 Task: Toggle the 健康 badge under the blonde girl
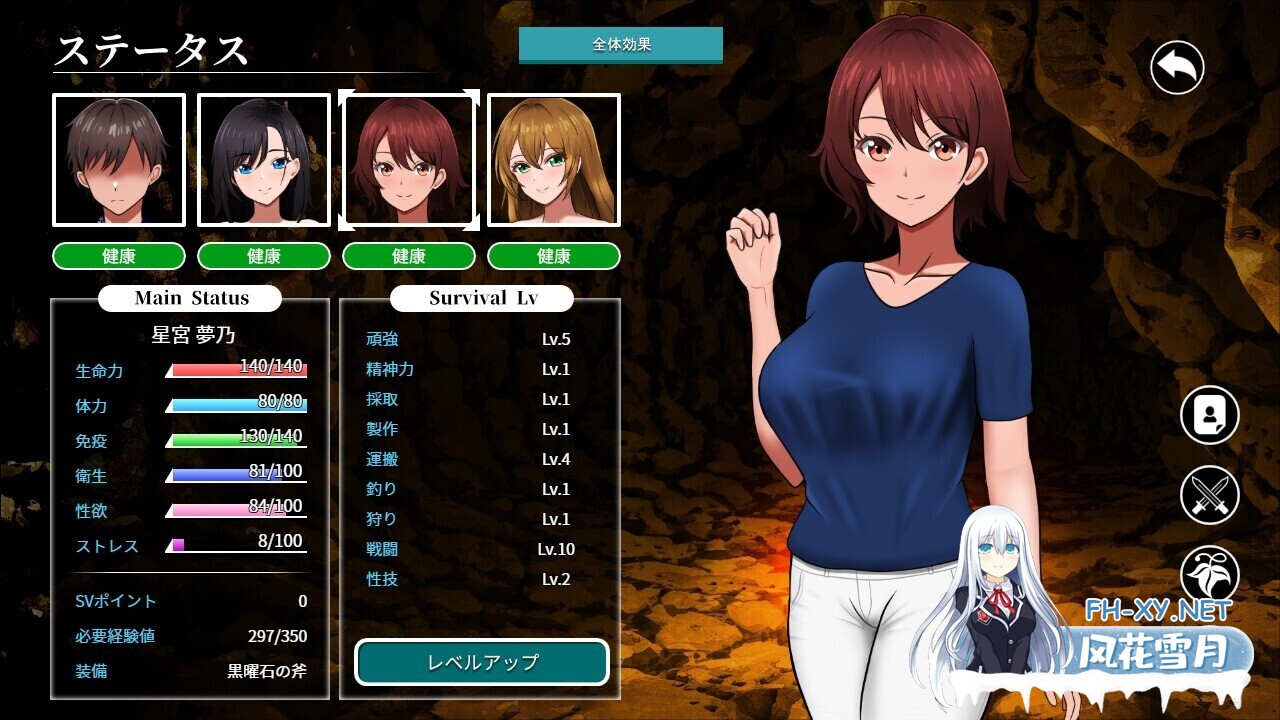coord(554,256)
